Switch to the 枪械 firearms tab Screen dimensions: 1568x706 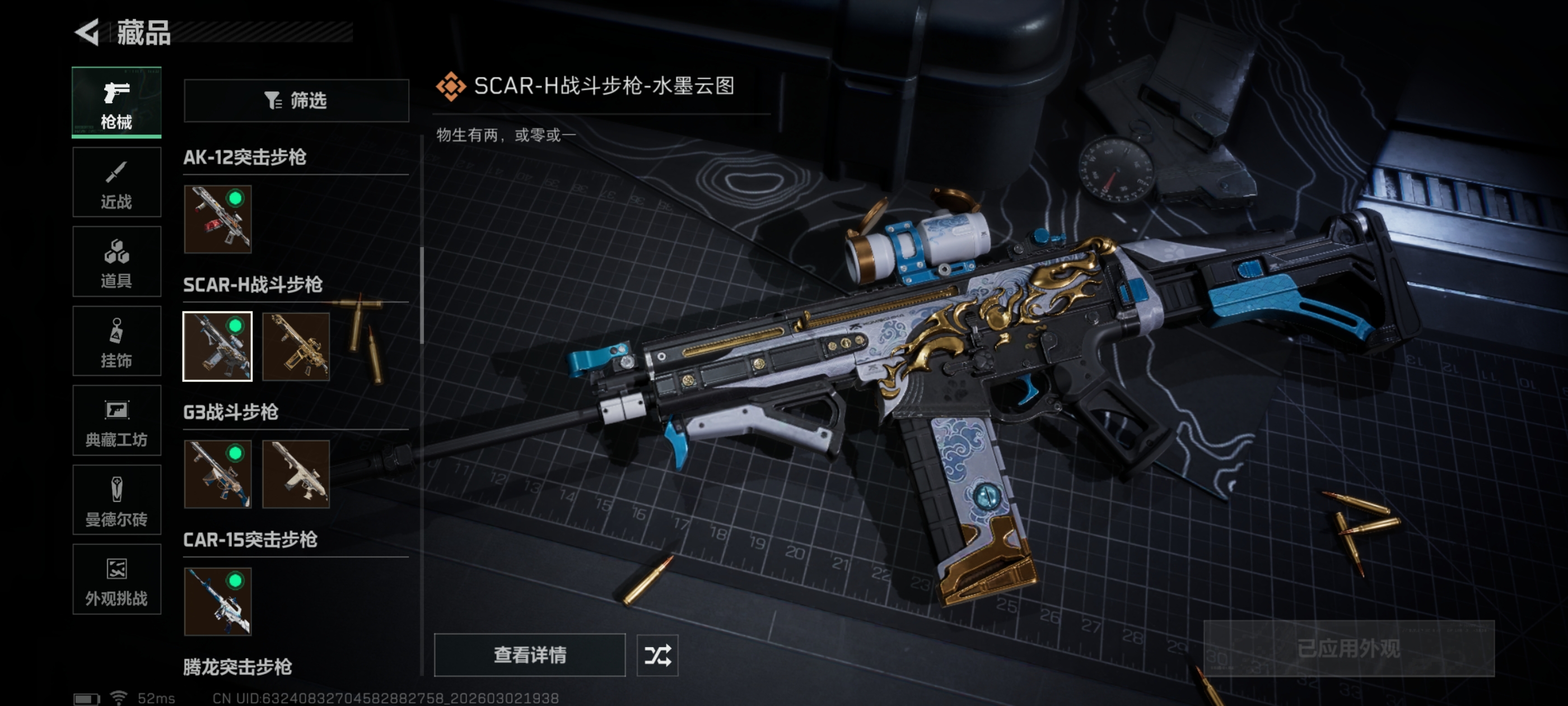[x=116, y=103]
